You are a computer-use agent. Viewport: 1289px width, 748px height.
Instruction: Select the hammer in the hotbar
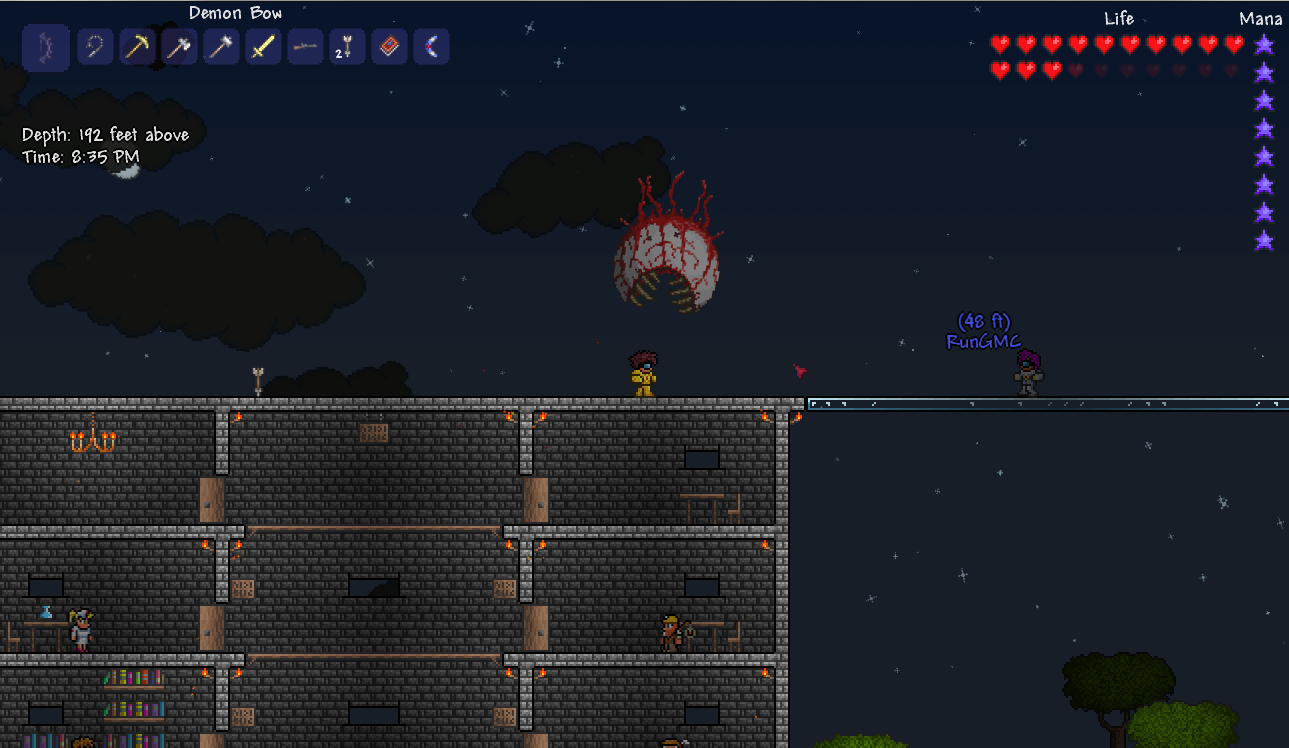(x=221, y=47)
